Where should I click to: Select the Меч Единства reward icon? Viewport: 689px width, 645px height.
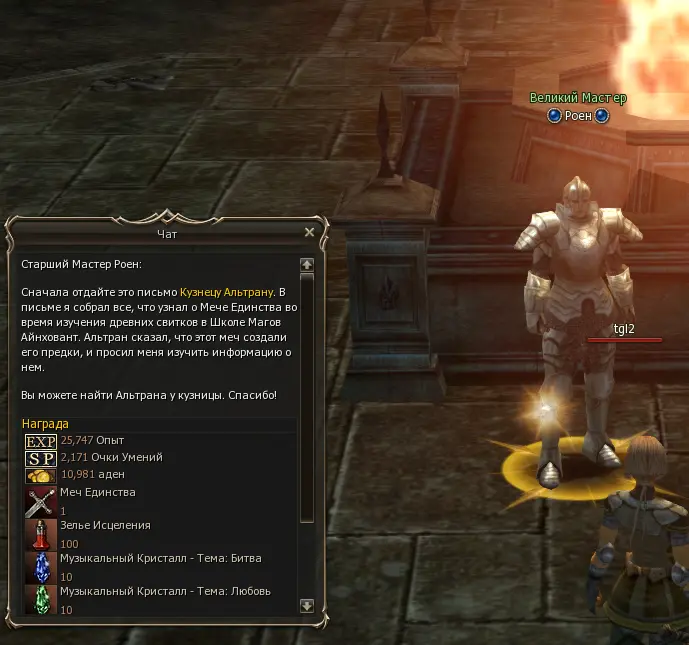40,500
